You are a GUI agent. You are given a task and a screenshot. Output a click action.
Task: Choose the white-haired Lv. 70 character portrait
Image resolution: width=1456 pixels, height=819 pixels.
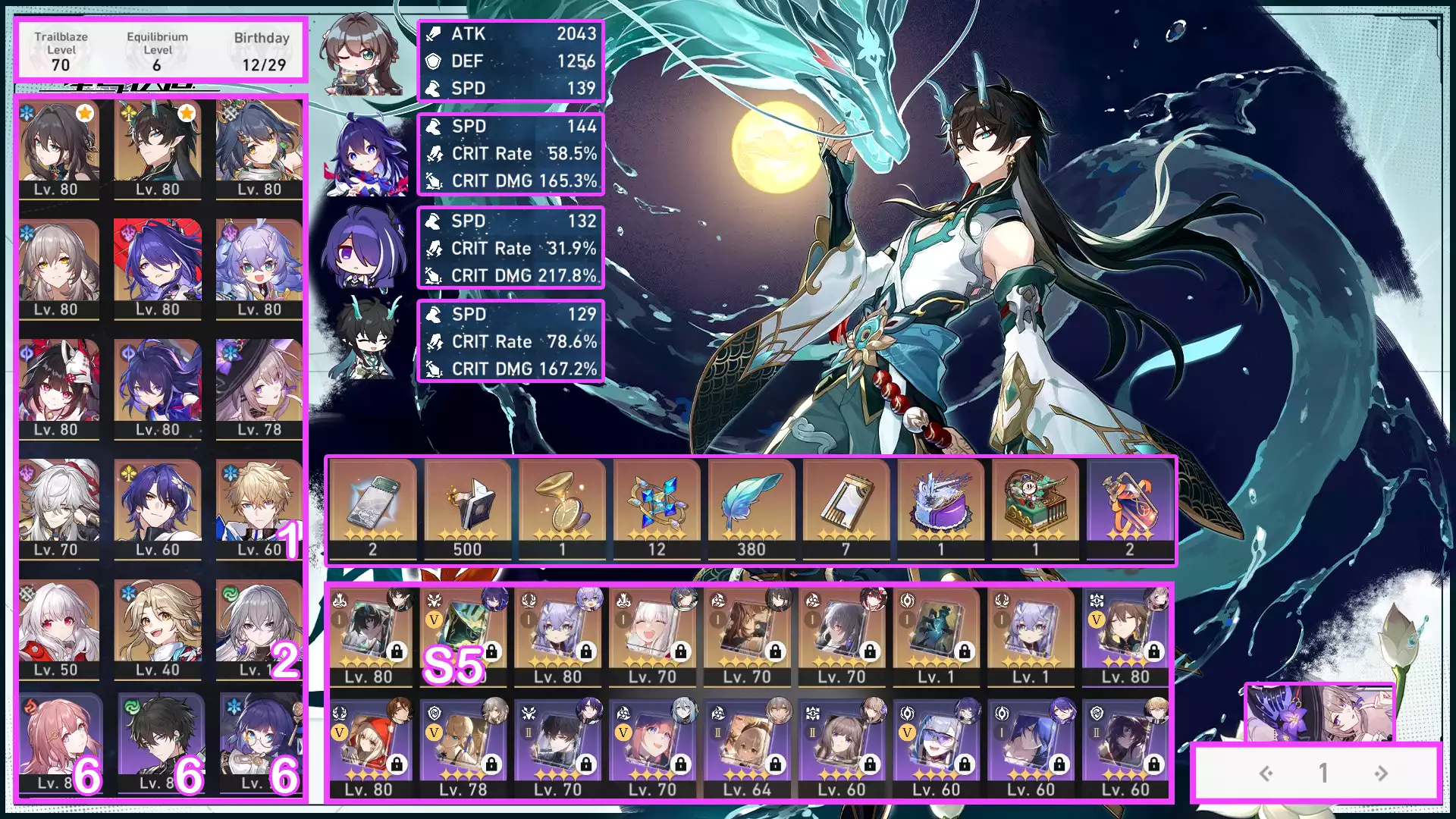(59, 508)
